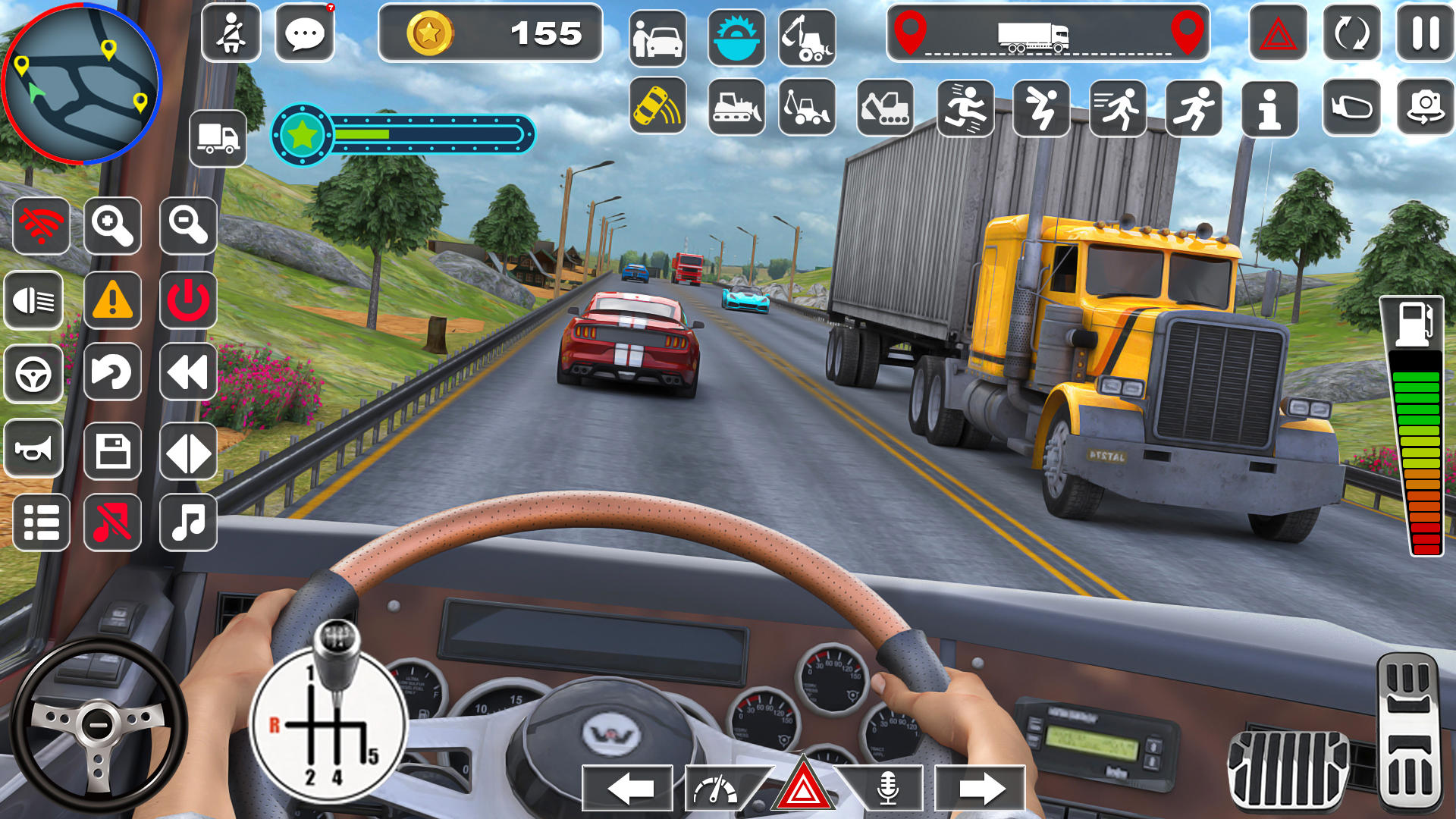Viewport: 1456px width, 819px height.
Task: Open the camera view switcher icon
Action: tap(1426, 108)
